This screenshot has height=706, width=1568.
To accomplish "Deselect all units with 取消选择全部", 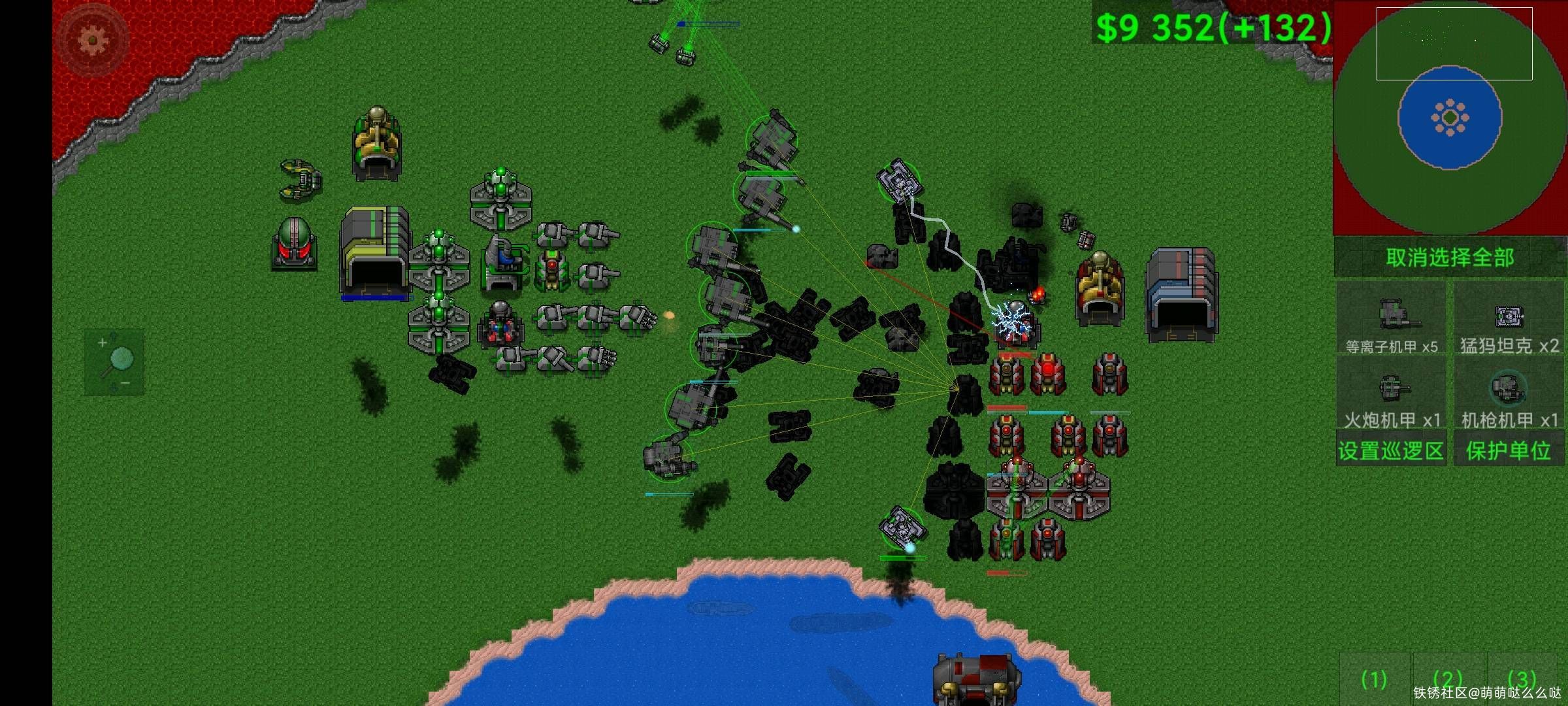I will click(x=1450, y=258).
